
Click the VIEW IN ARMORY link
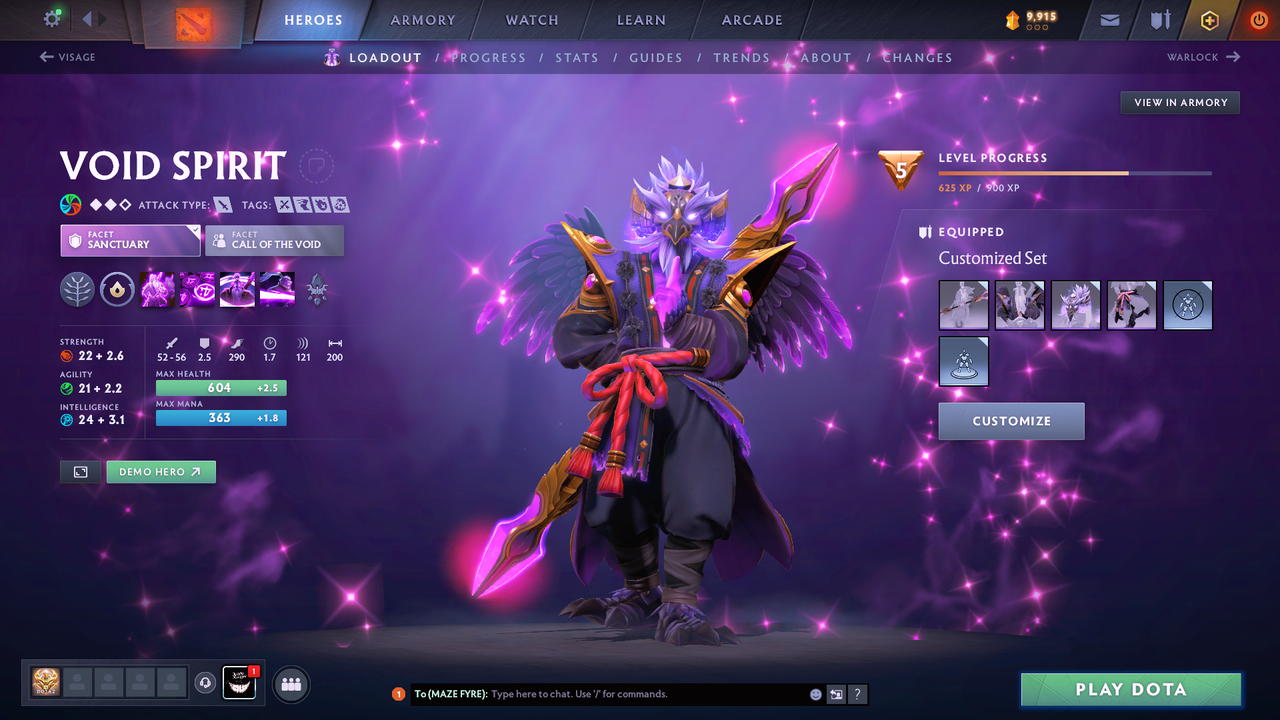click(1179, 102)
